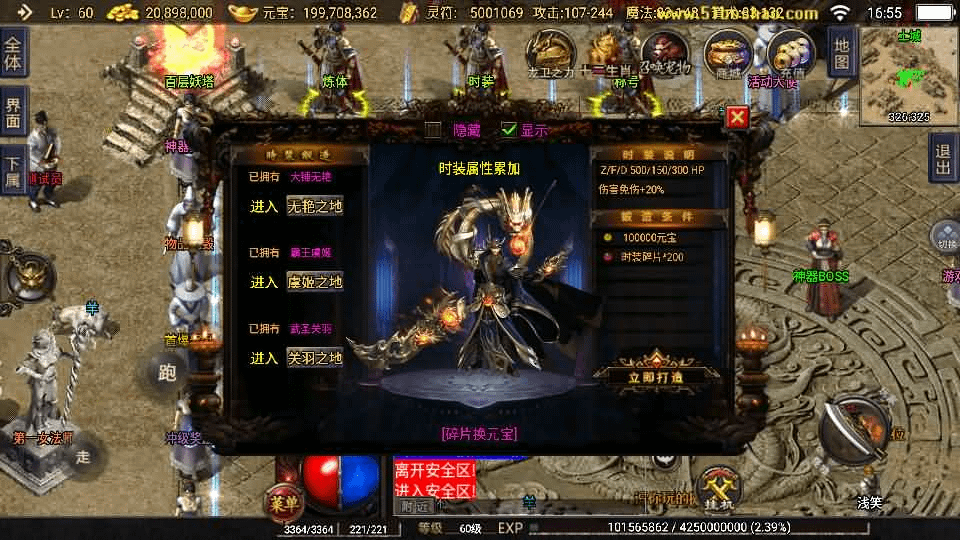The width and height of the screenshot is (960, 540).
Task: Close the costume forging window
Action: [x=737, y=117]
